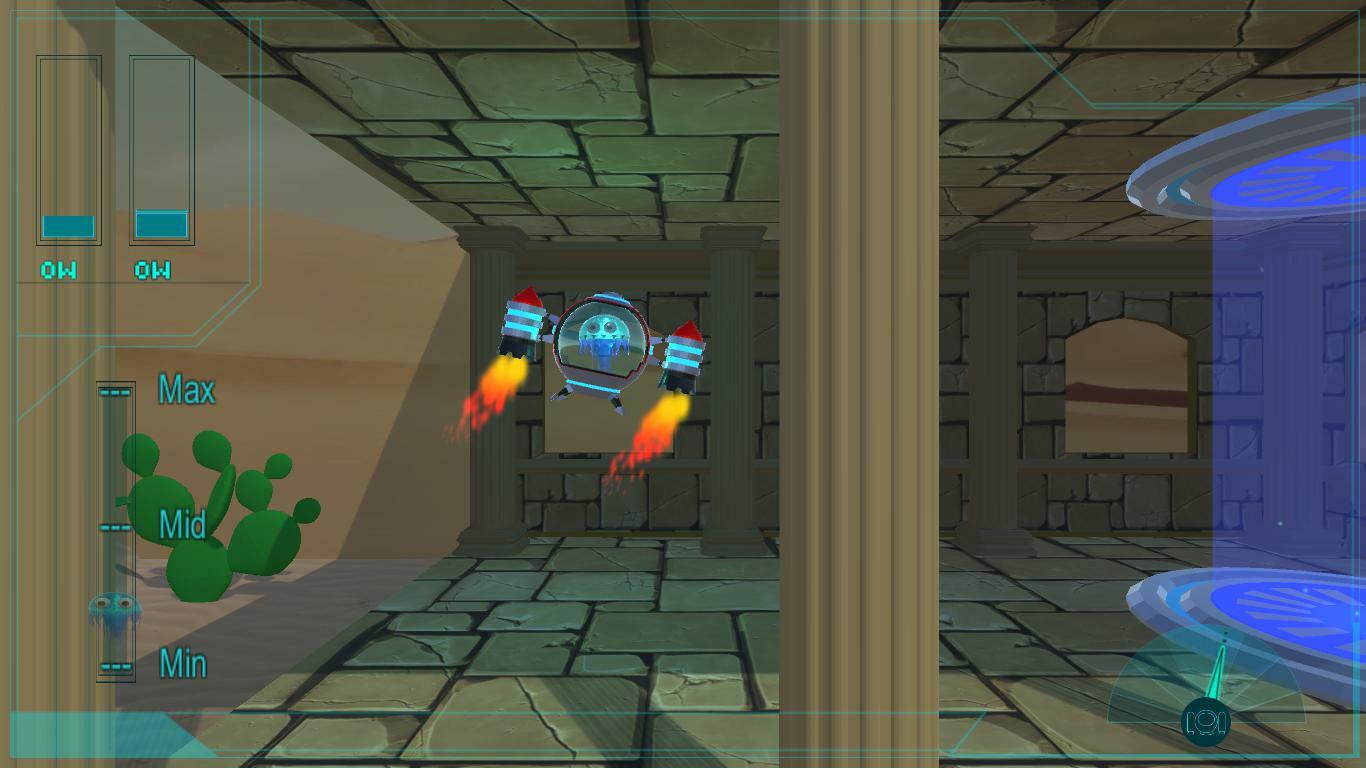Toggle the filled blue segment of the right meter
Screen dimensions: 1366x768
pos(160,224)
